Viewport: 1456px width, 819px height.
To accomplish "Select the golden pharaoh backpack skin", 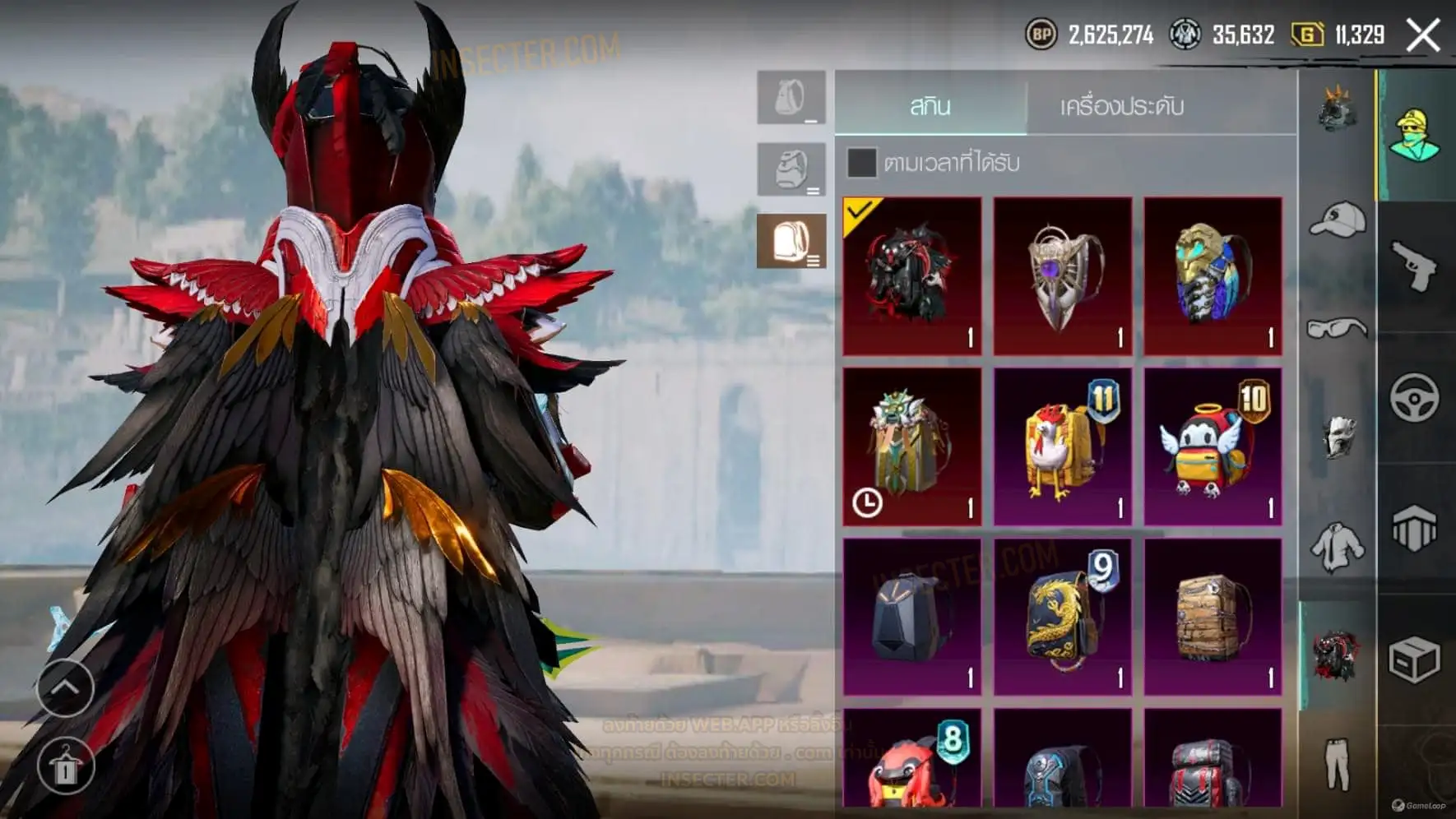I will [1213, 276].
